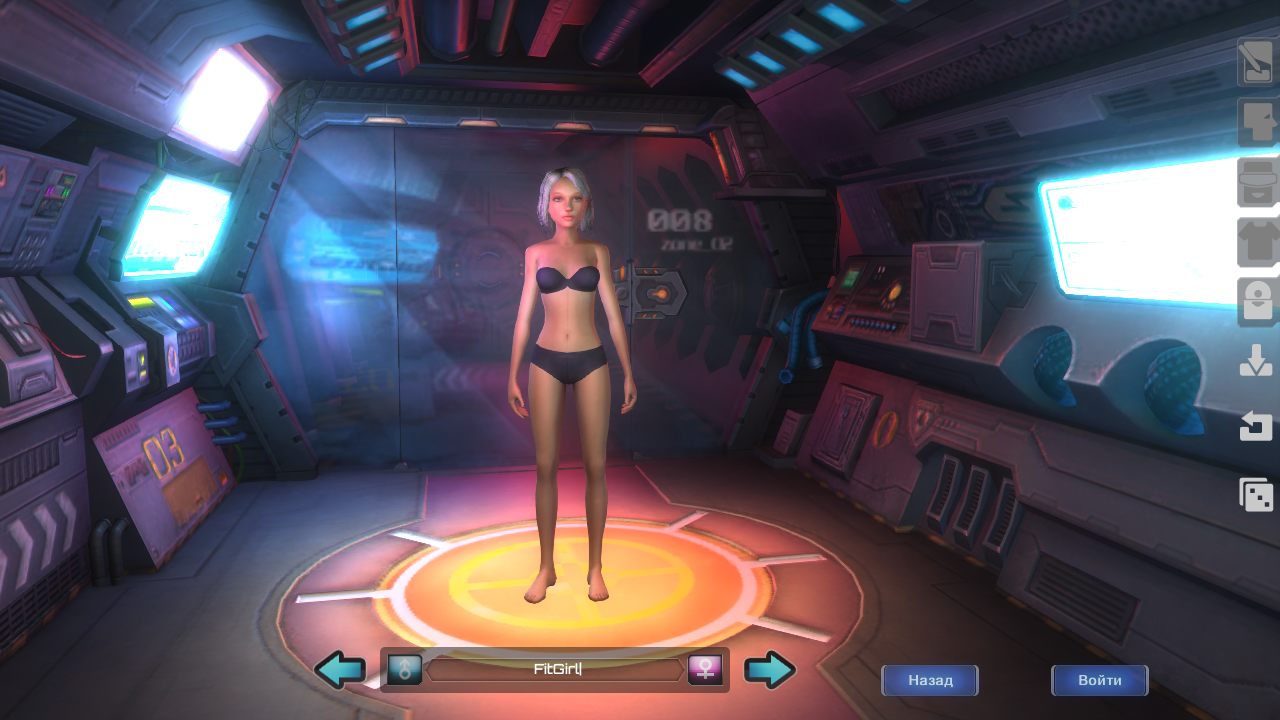Open the visor face accessory tab
The width and height of the screenshot is (1280, 720).
click(1255, 182)
